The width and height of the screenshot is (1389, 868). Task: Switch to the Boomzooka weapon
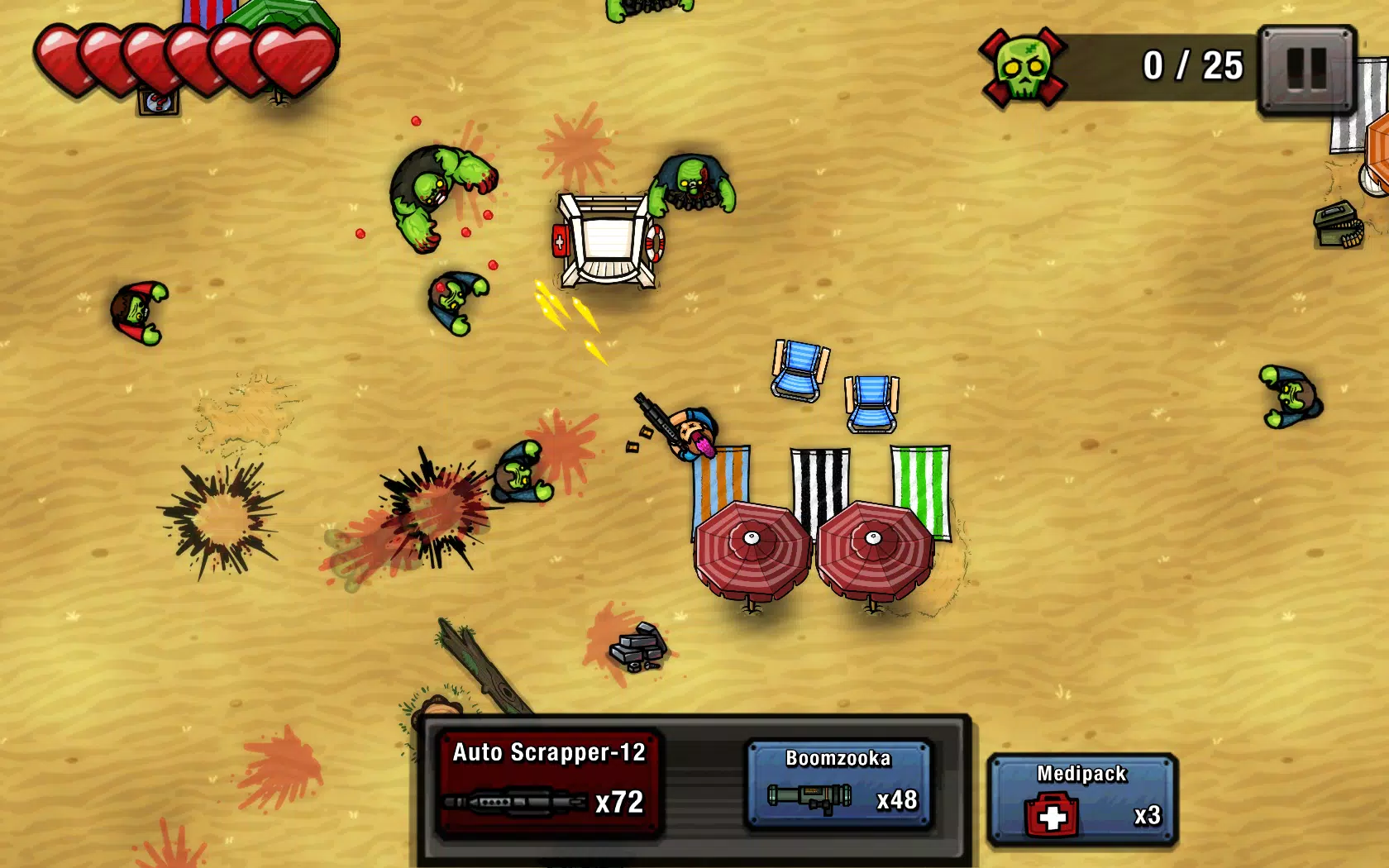tap(840, 784)
